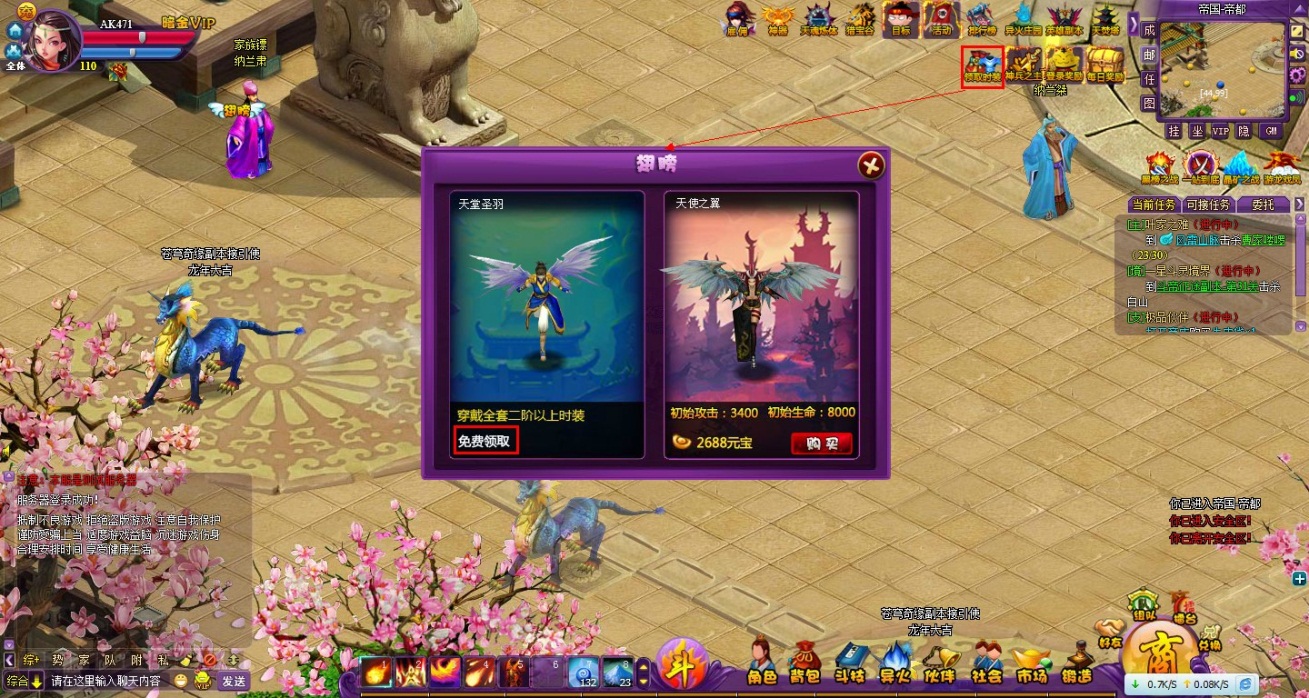Open the 排行榜 rankings icon

tap(981, 20)
